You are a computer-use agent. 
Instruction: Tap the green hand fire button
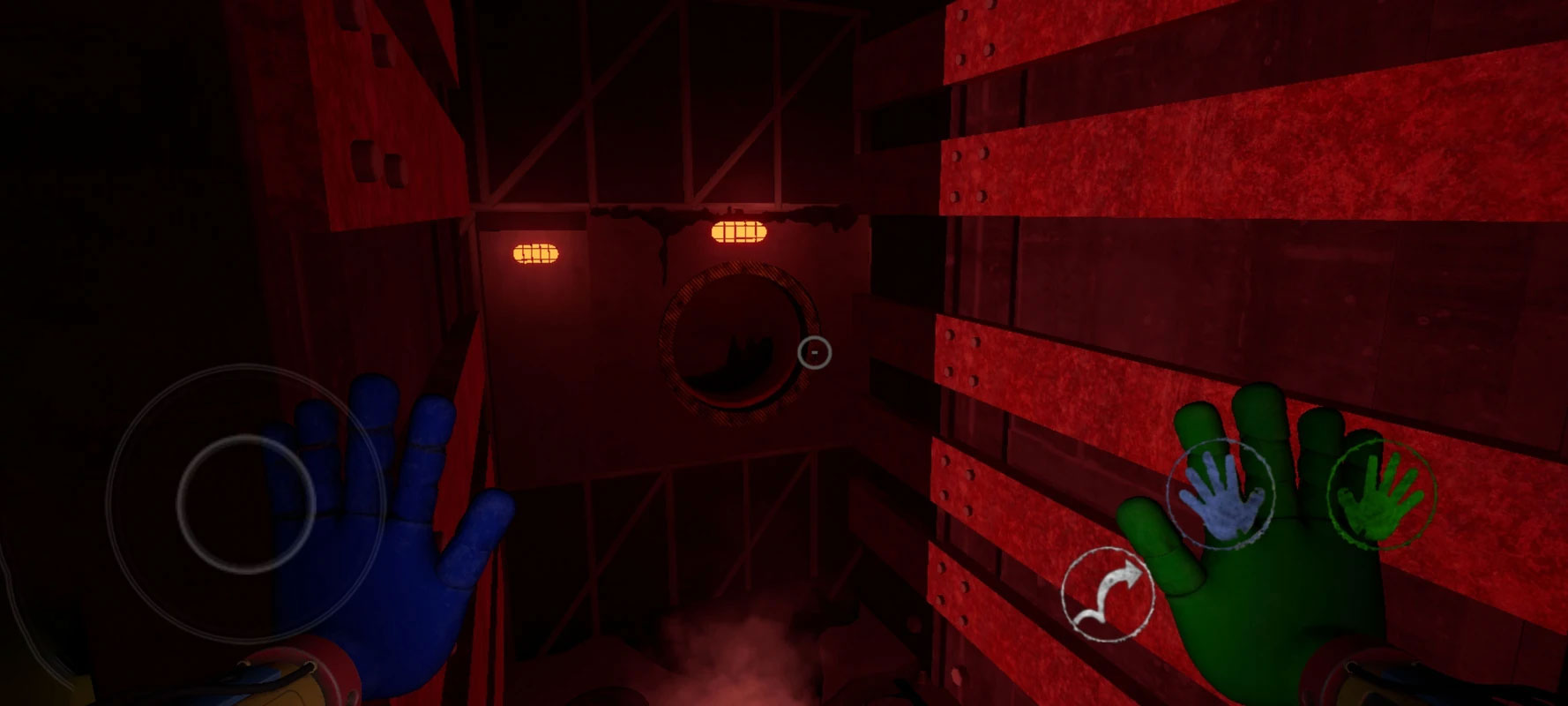coord(1380,495)
